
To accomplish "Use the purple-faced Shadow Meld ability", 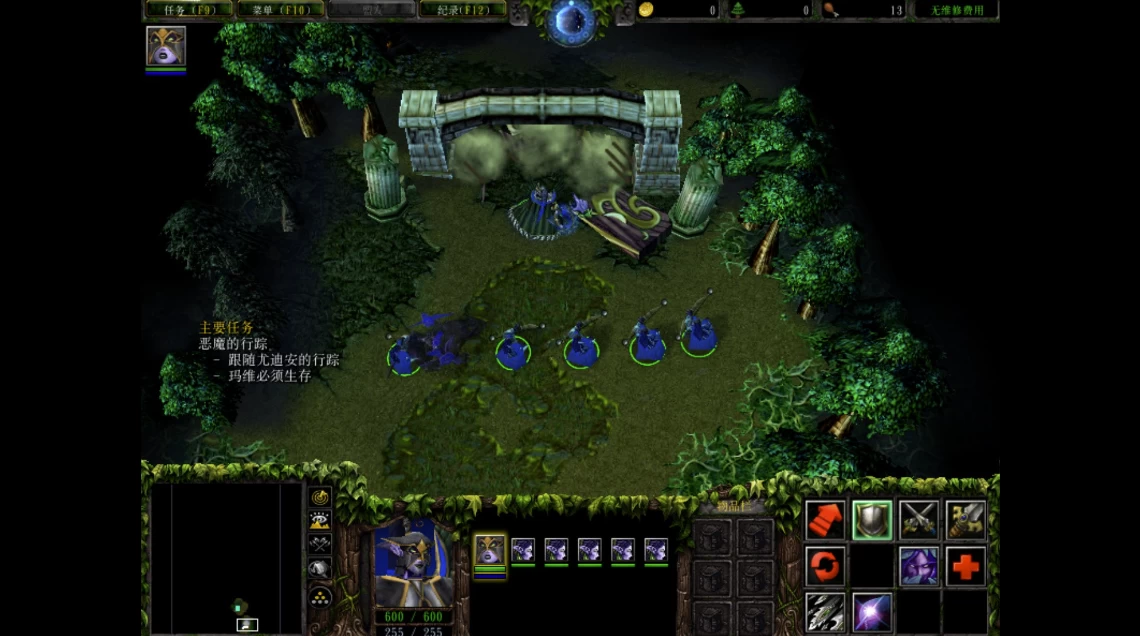I will point(918,566).
